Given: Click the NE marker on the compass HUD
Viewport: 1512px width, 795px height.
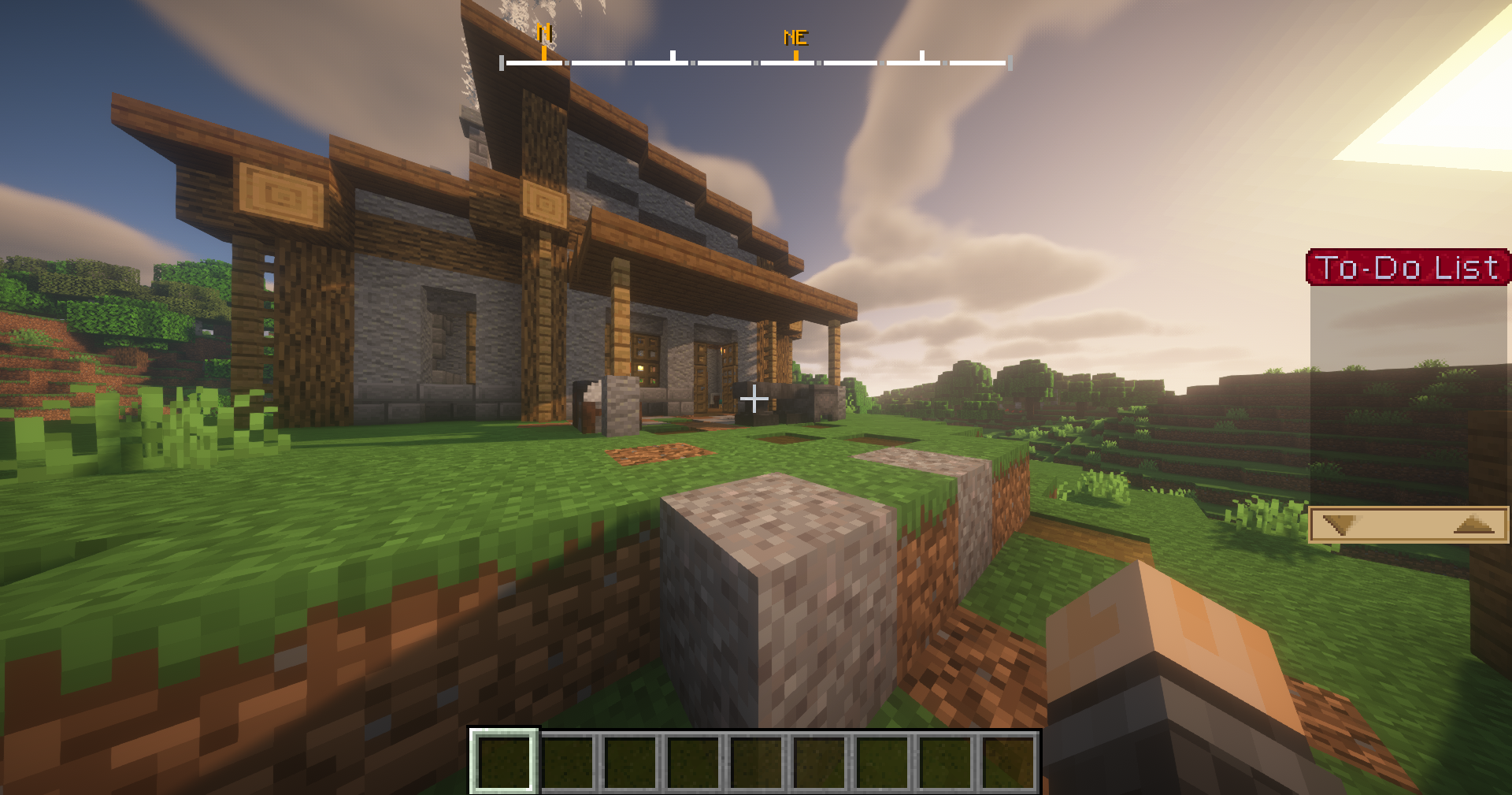Looking at the screenshot, I should (795, 35).
